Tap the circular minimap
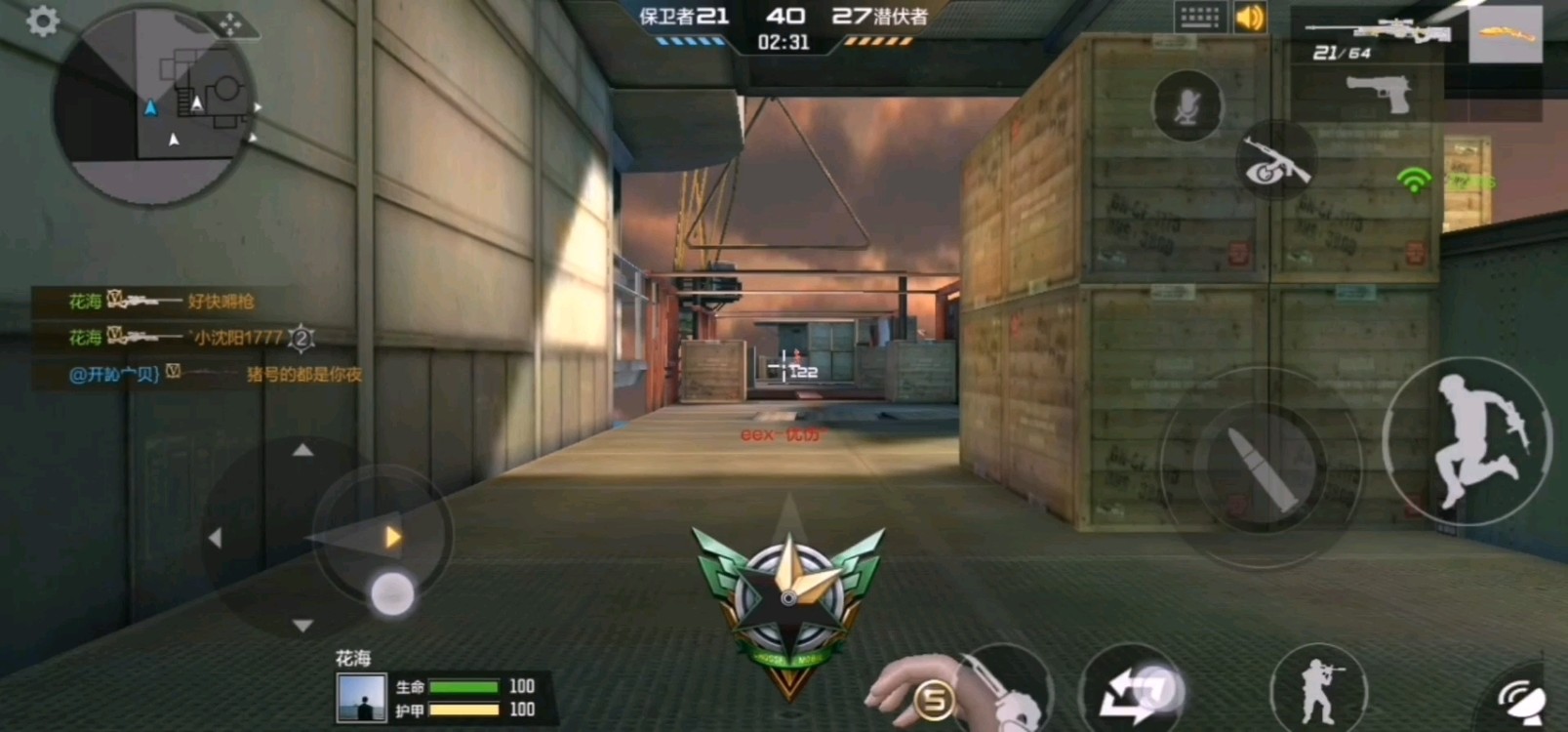The height and width of the screenshot is (732, 1568). pos(154,107)
